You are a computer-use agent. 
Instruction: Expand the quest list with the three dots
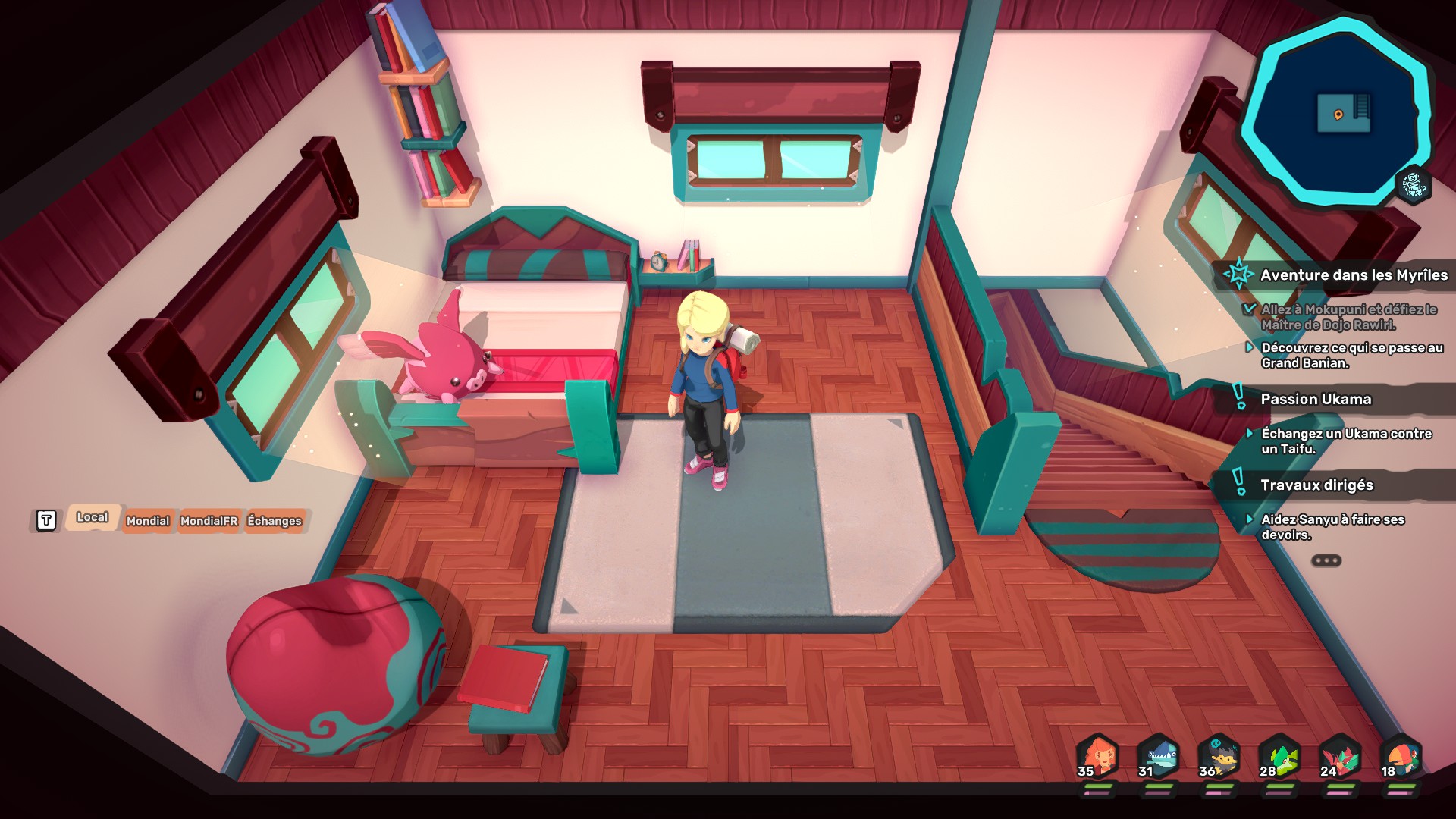[x=1326, y=561]
